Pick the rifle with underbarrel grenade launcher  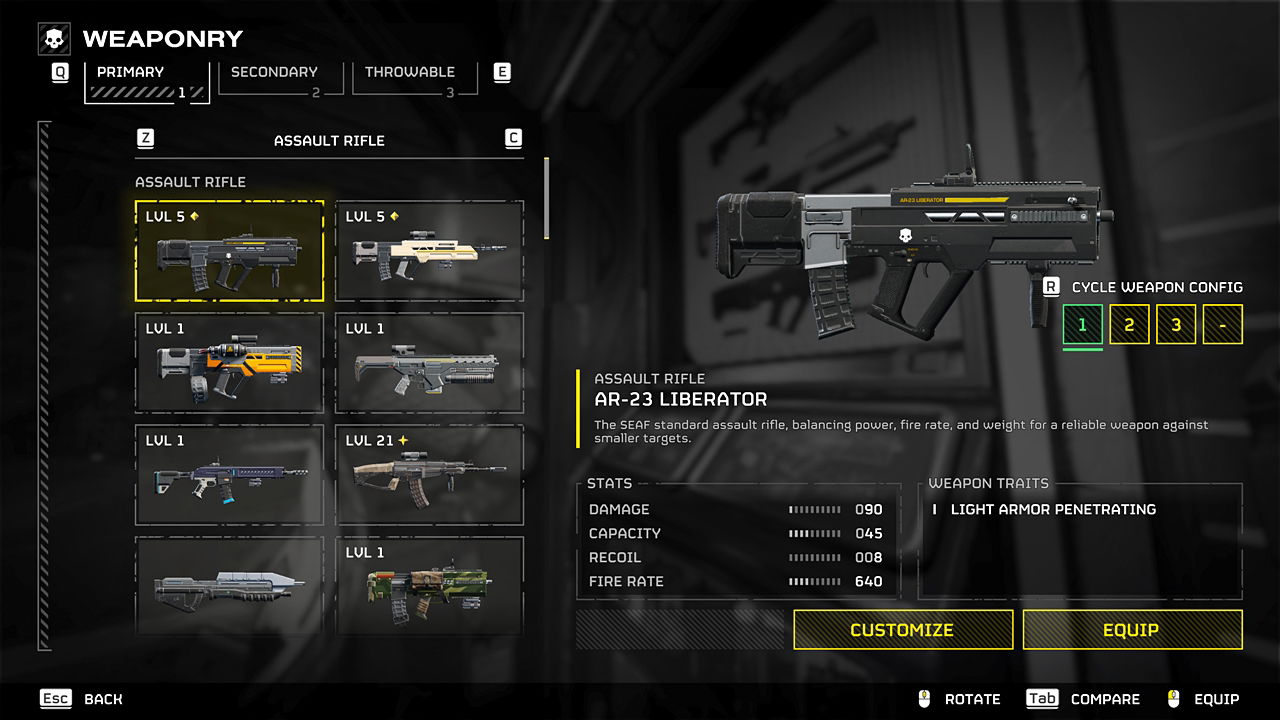coord(429,363)
